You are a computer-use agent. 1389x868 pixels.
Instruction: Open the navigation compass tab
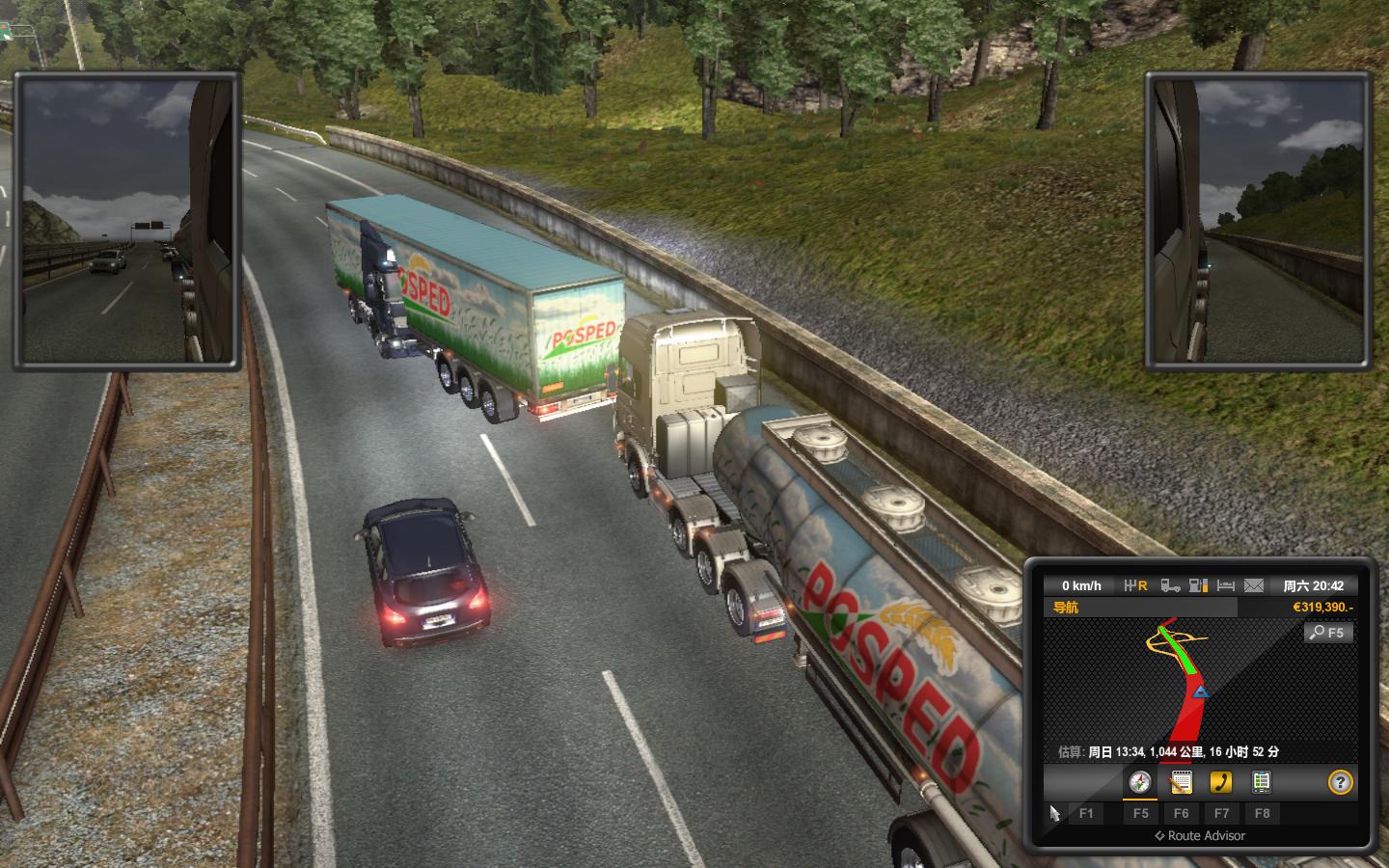[1140, 782]
